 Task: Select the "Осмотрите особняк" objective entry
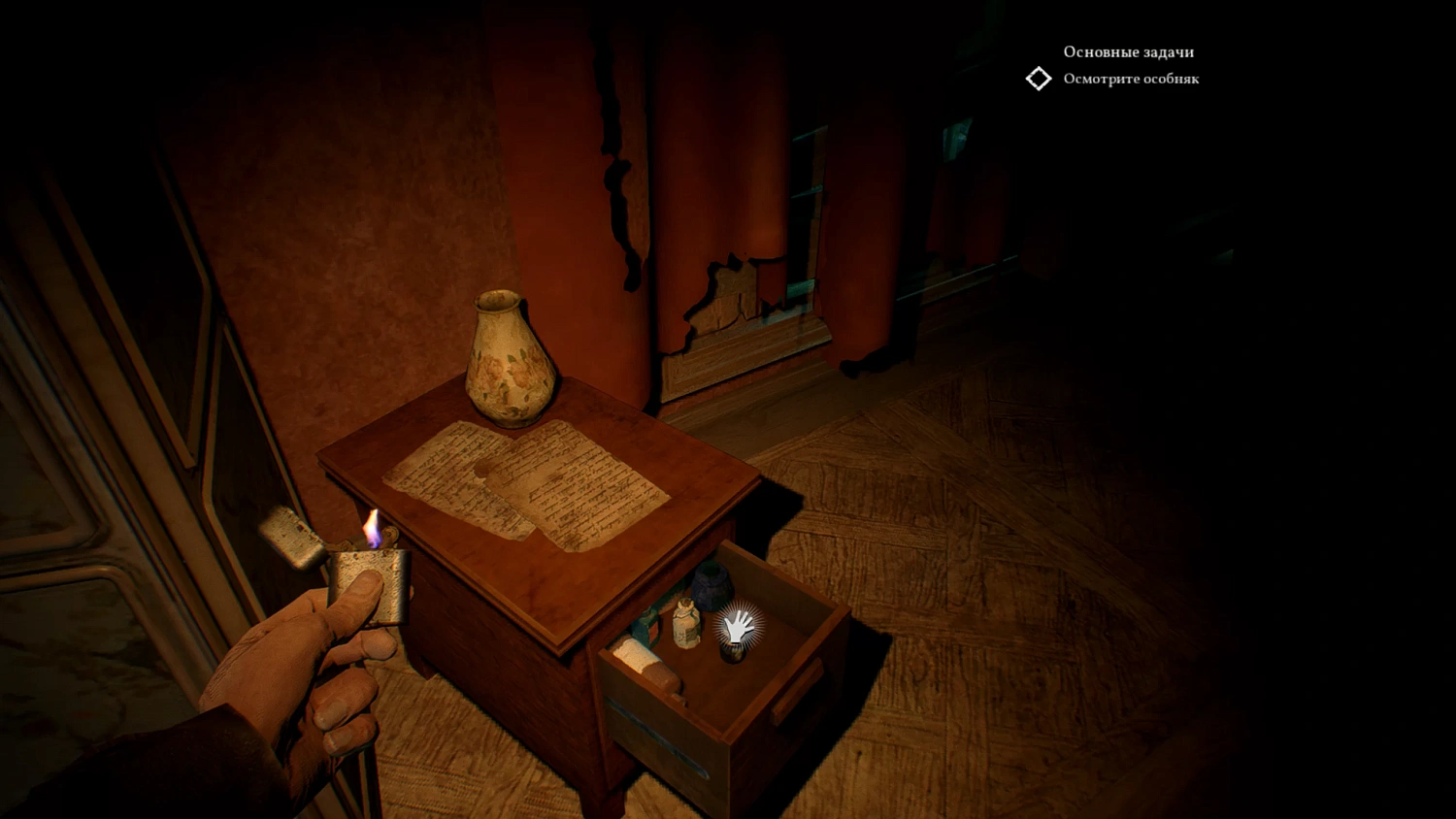(1131, 80)
